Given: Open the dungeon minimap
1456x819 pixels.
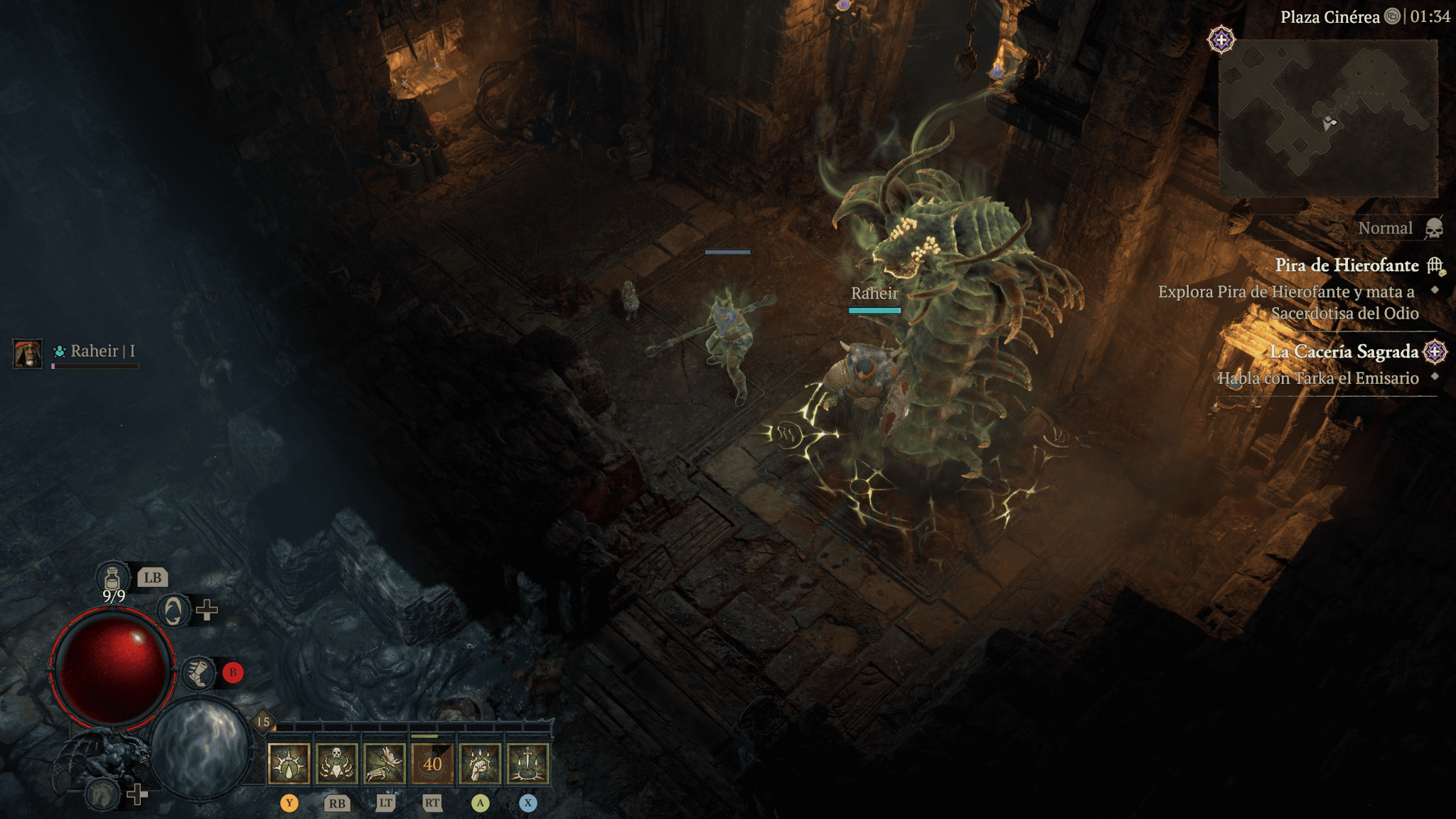Looking at the screenshot, I should pyautogui.click(x=1328, y=119).
